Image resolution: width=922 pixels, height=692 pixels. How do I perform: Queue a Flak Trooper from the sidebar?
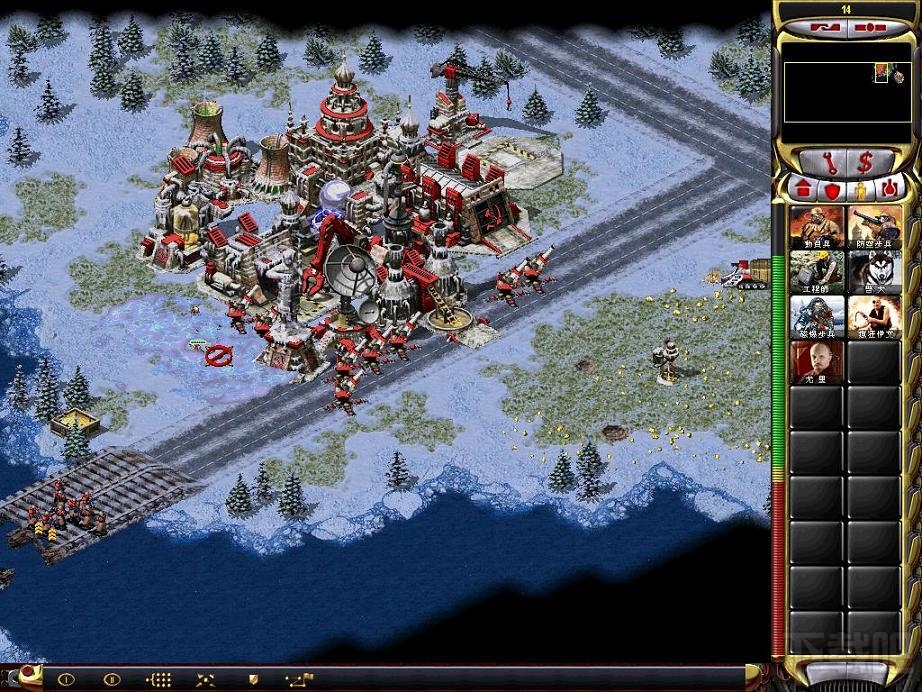[x=874, y=227]
